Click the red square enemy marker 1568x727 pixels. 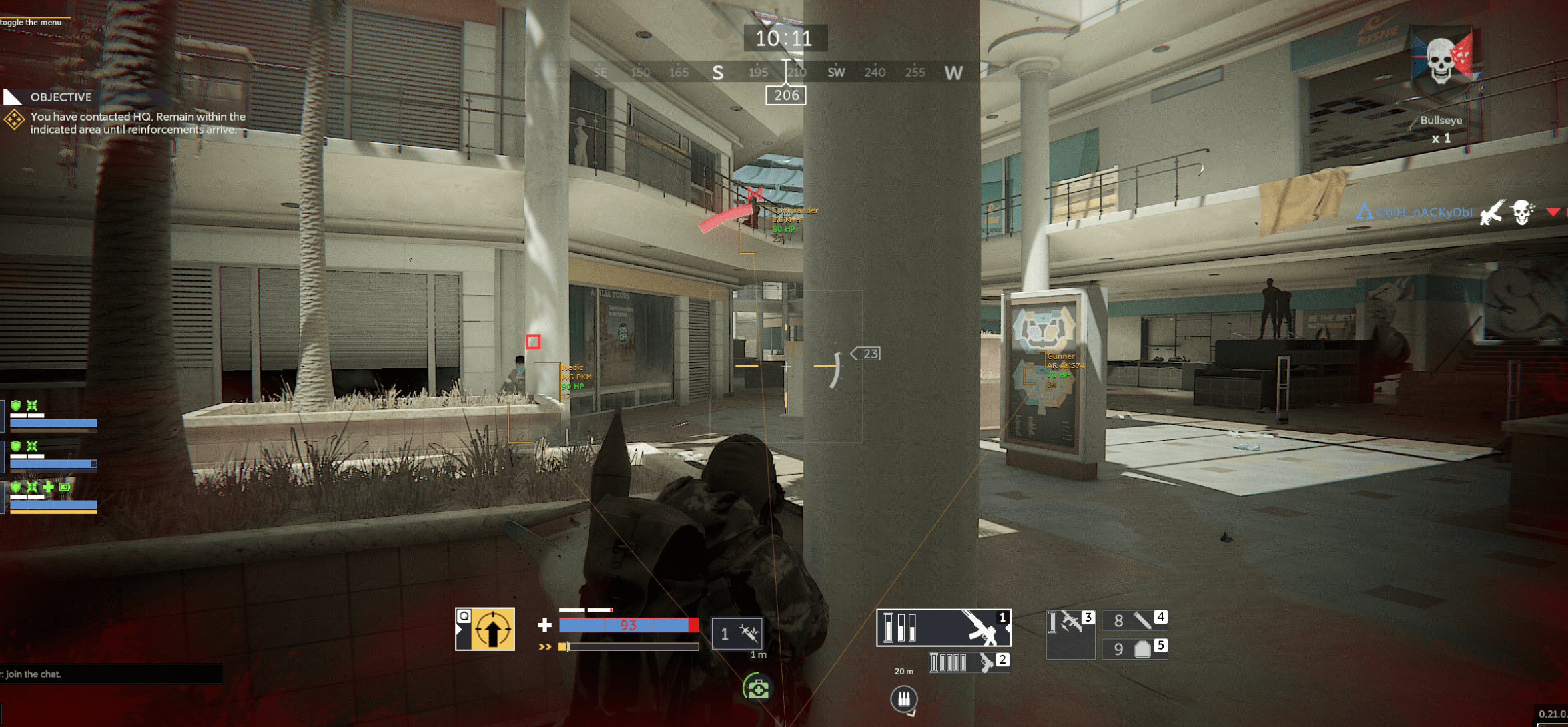533,342
